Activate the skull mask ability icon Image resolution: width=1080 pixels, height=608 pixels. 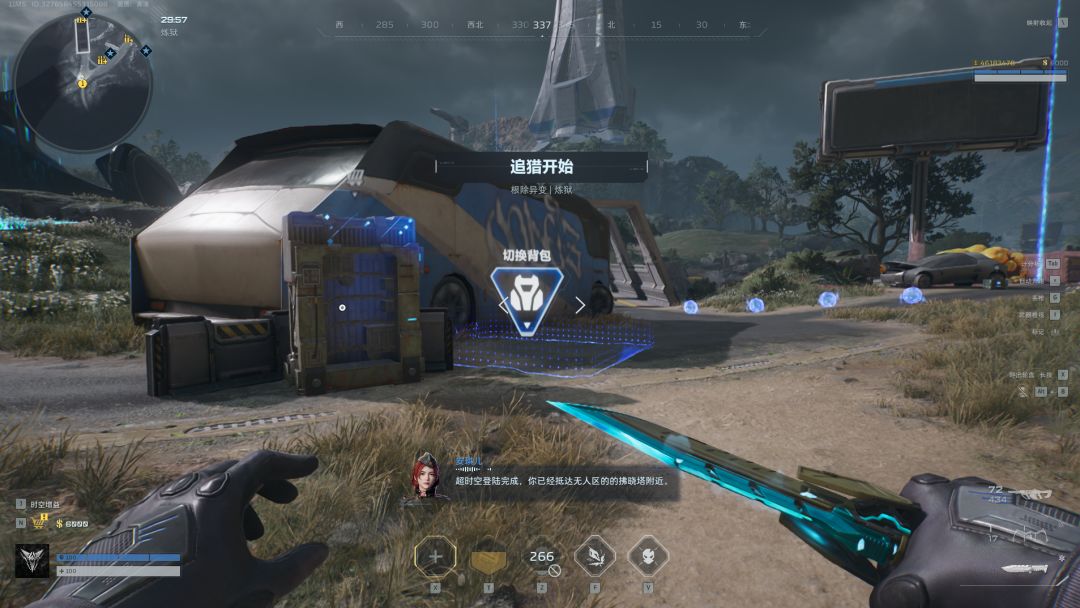point(647,557)
